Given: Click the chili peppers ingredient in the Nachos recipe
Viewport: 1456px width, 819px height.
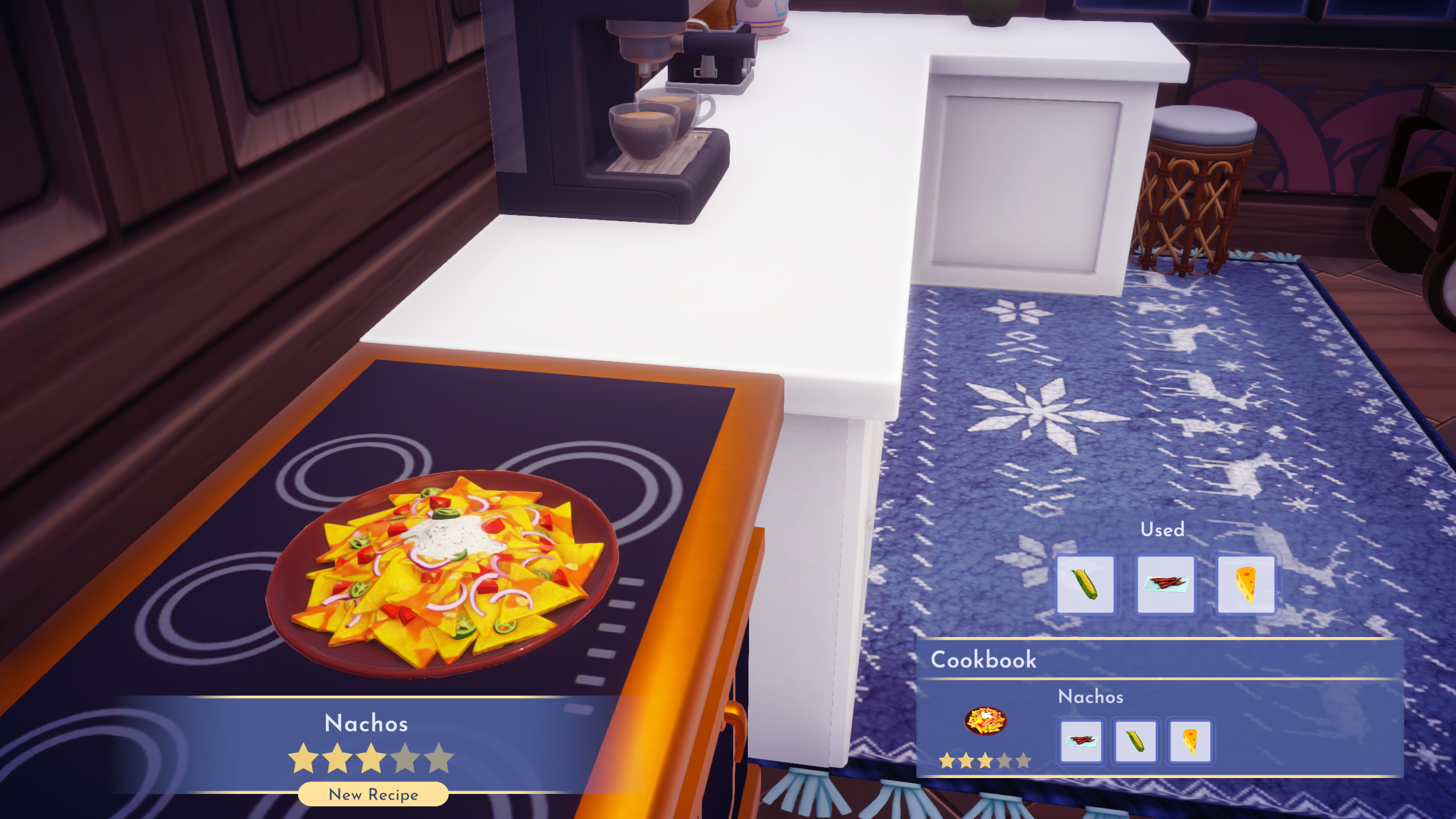Looking at the screenshot, I should pyautogui.click(x=1081, y=743).
